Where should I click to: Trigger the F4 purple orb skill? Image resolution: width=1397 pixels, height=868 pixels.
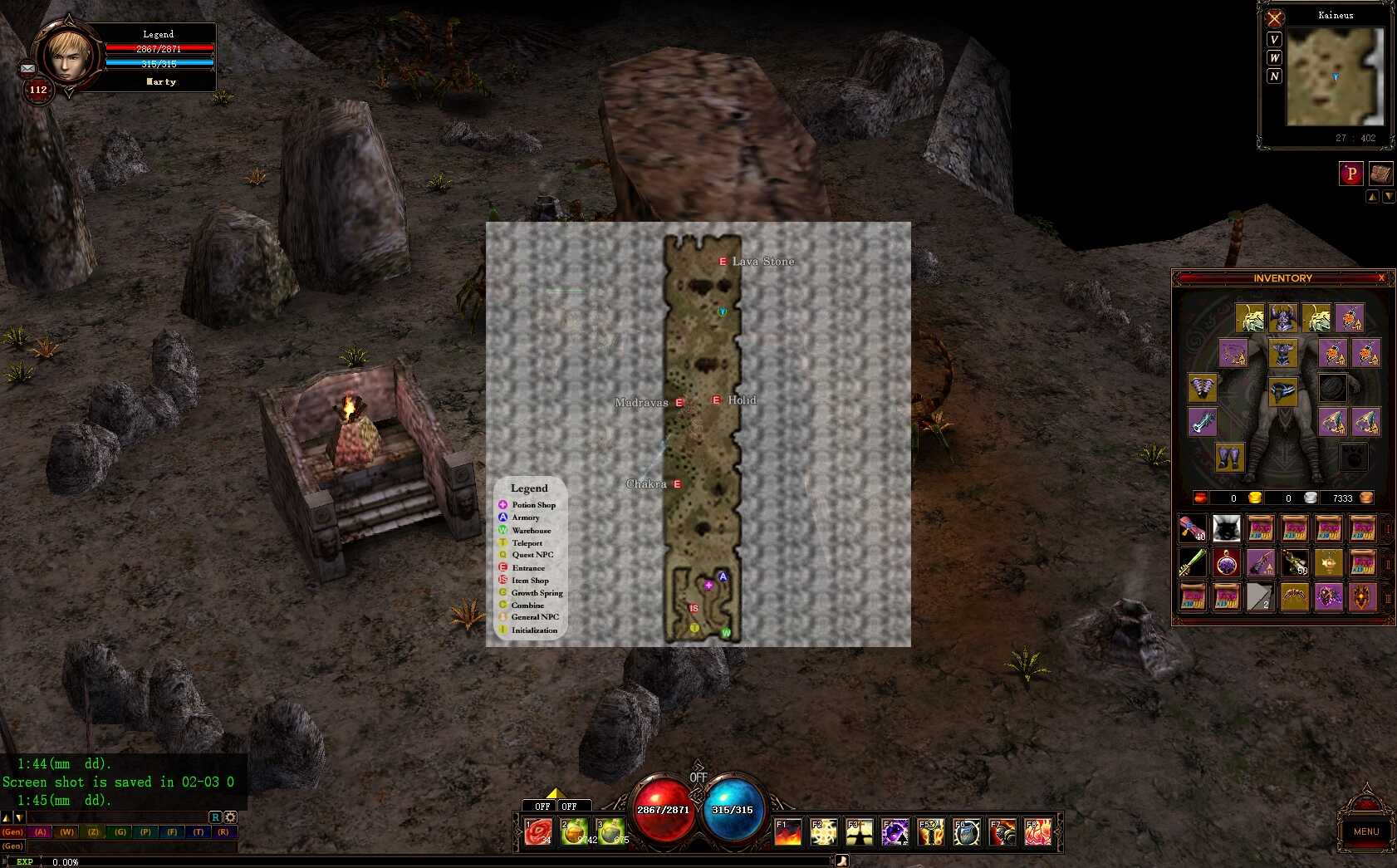tap(895, 831)
